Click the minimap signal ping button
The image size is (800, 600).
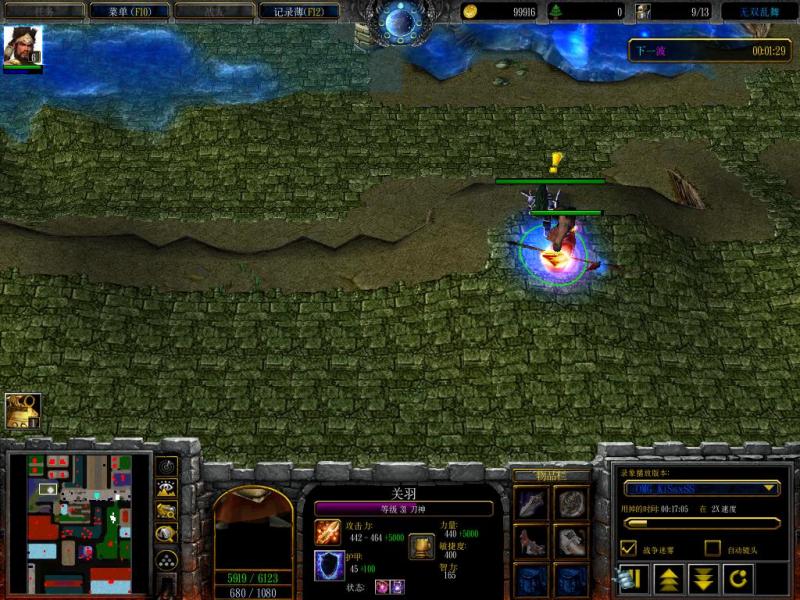(x=166, y=467)
